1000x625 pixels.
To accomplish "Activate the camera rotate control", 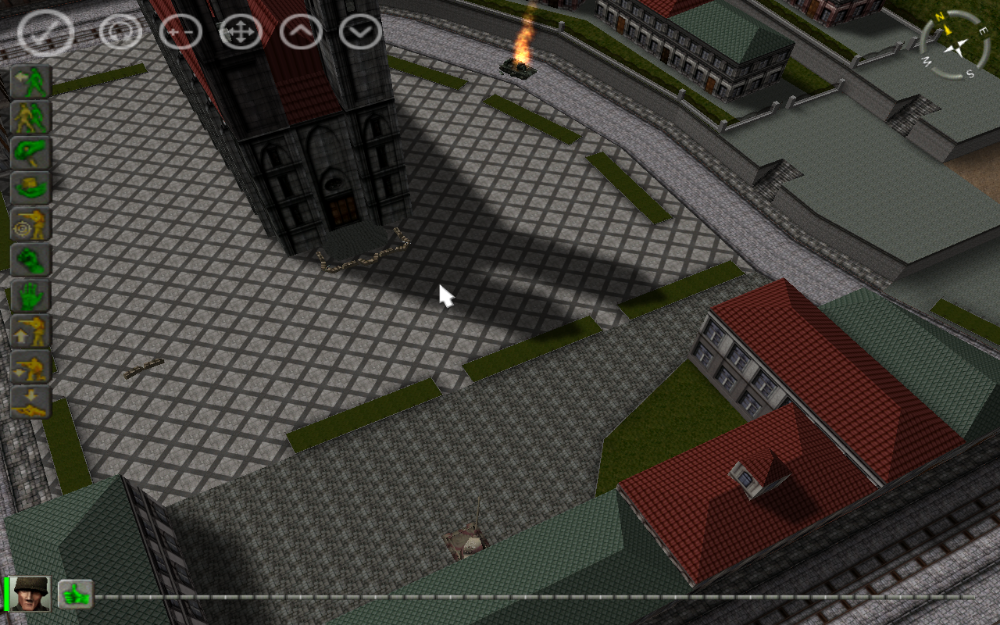I will click(x=121, y=32).
